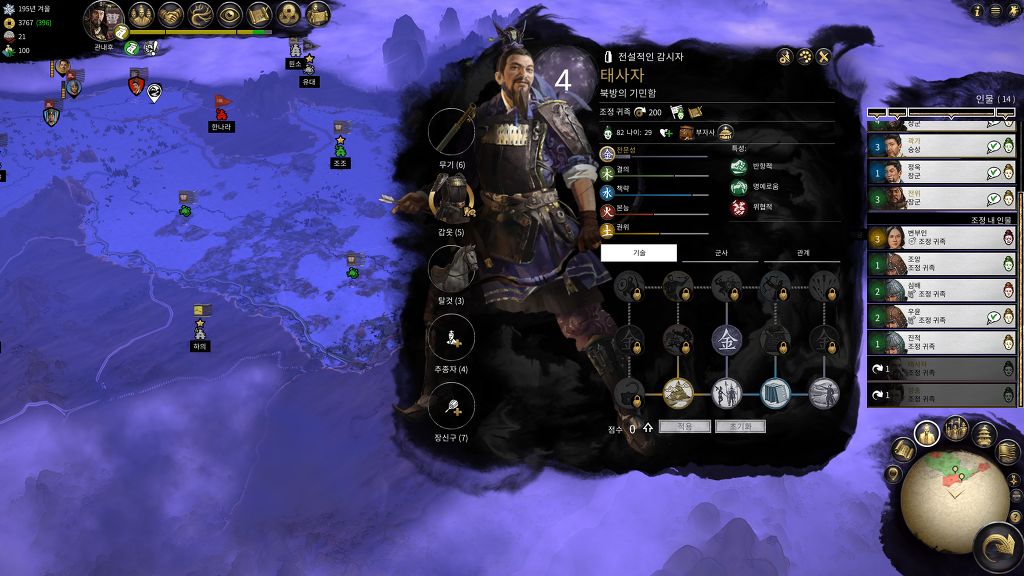Open the 관계 relations tab
1024x576 pixels.
802,253
